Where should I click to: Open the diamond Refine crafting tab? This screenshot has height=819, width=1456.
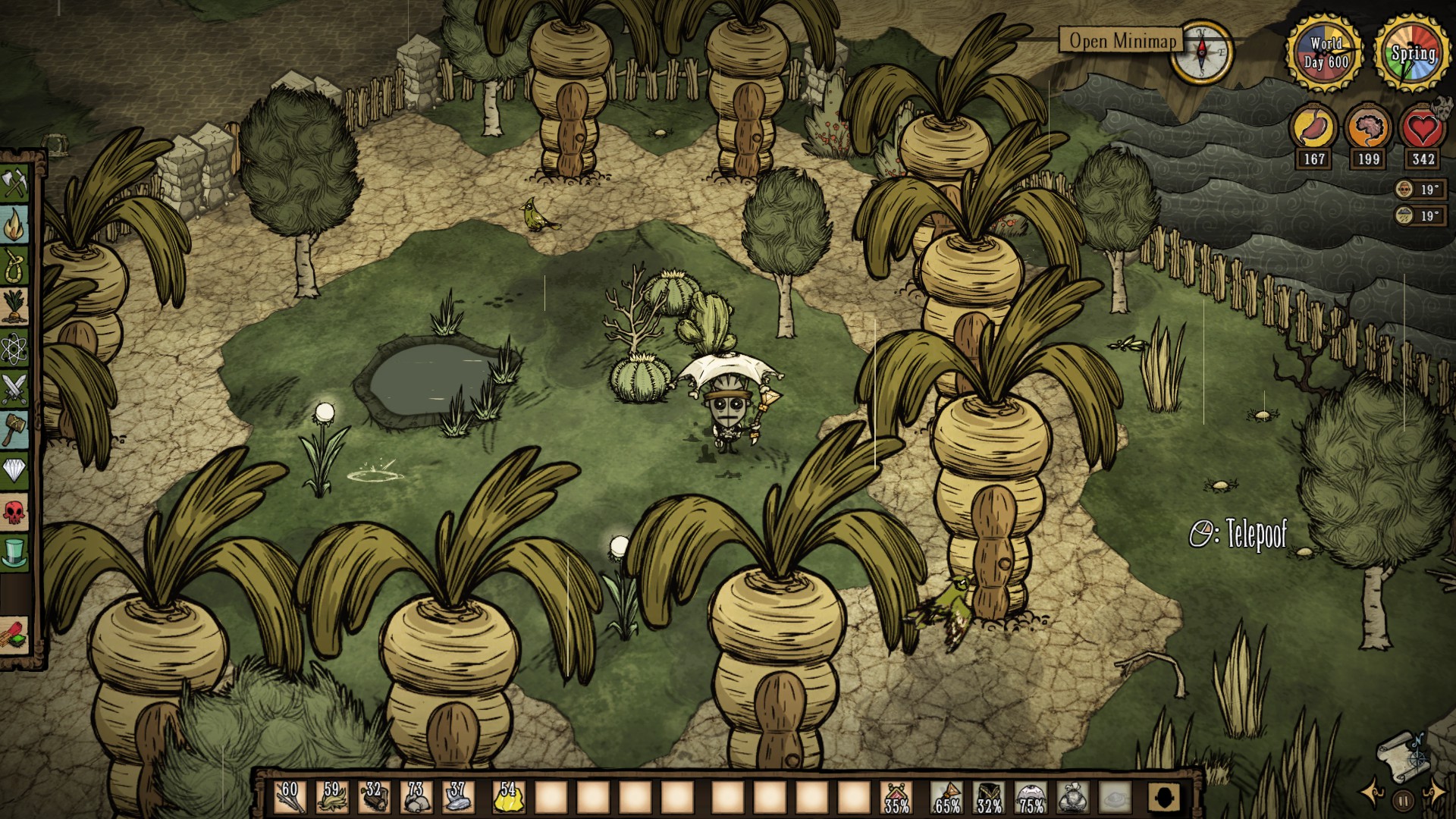15,472
